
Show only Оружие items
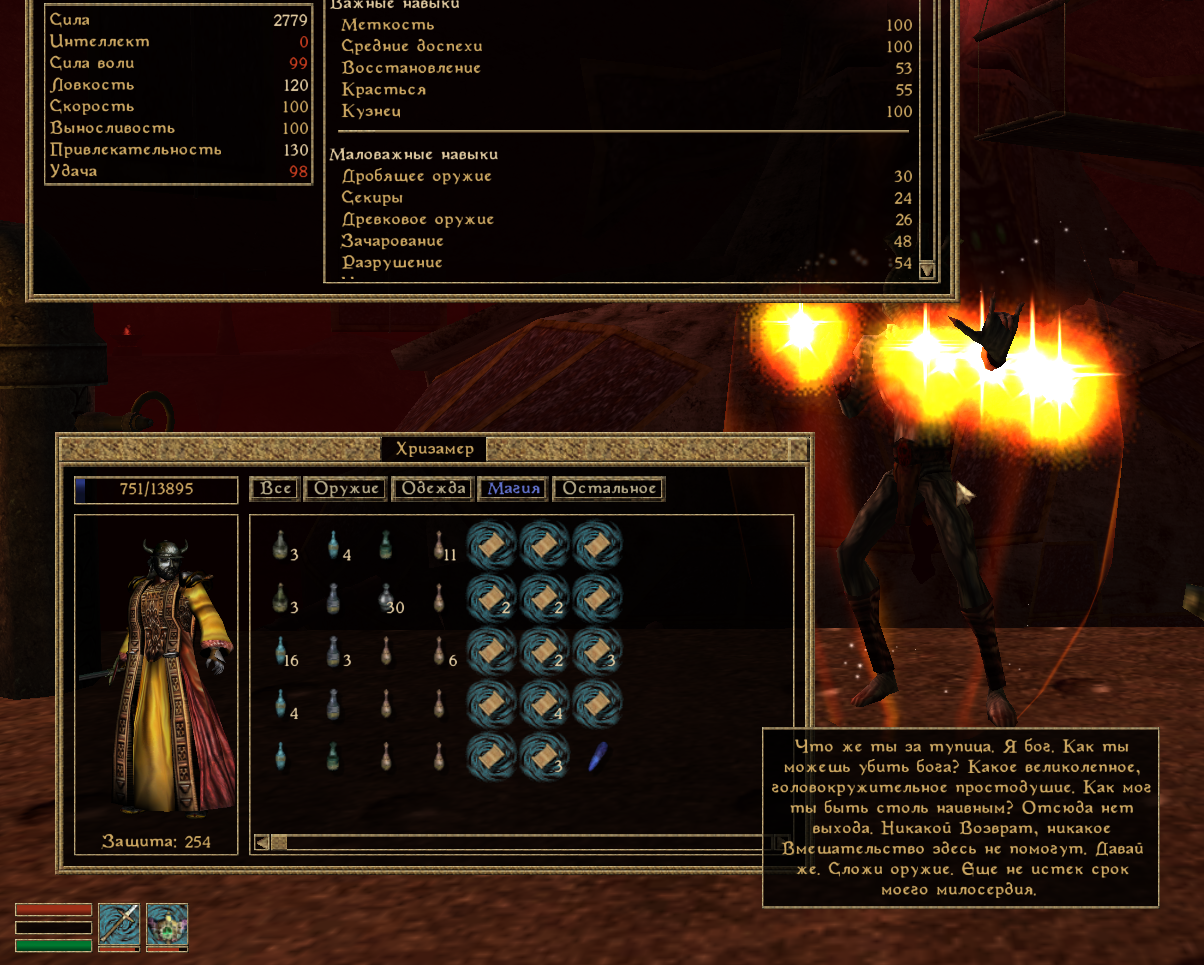pyautogui.click(x=346, y=489)
